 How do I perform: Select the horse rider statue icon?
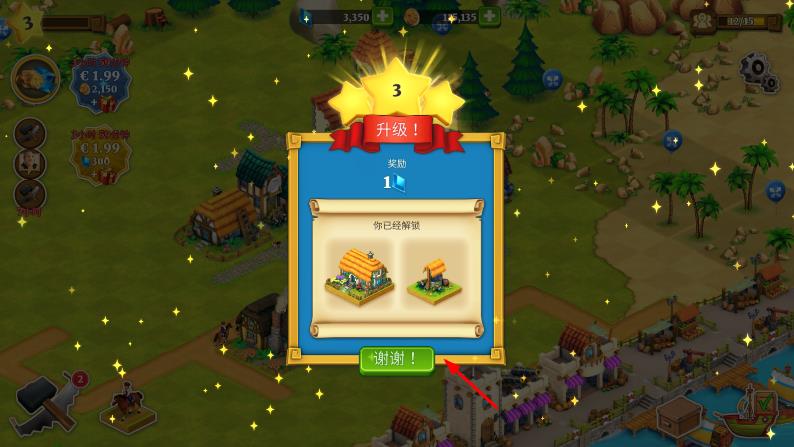(127, 405)
